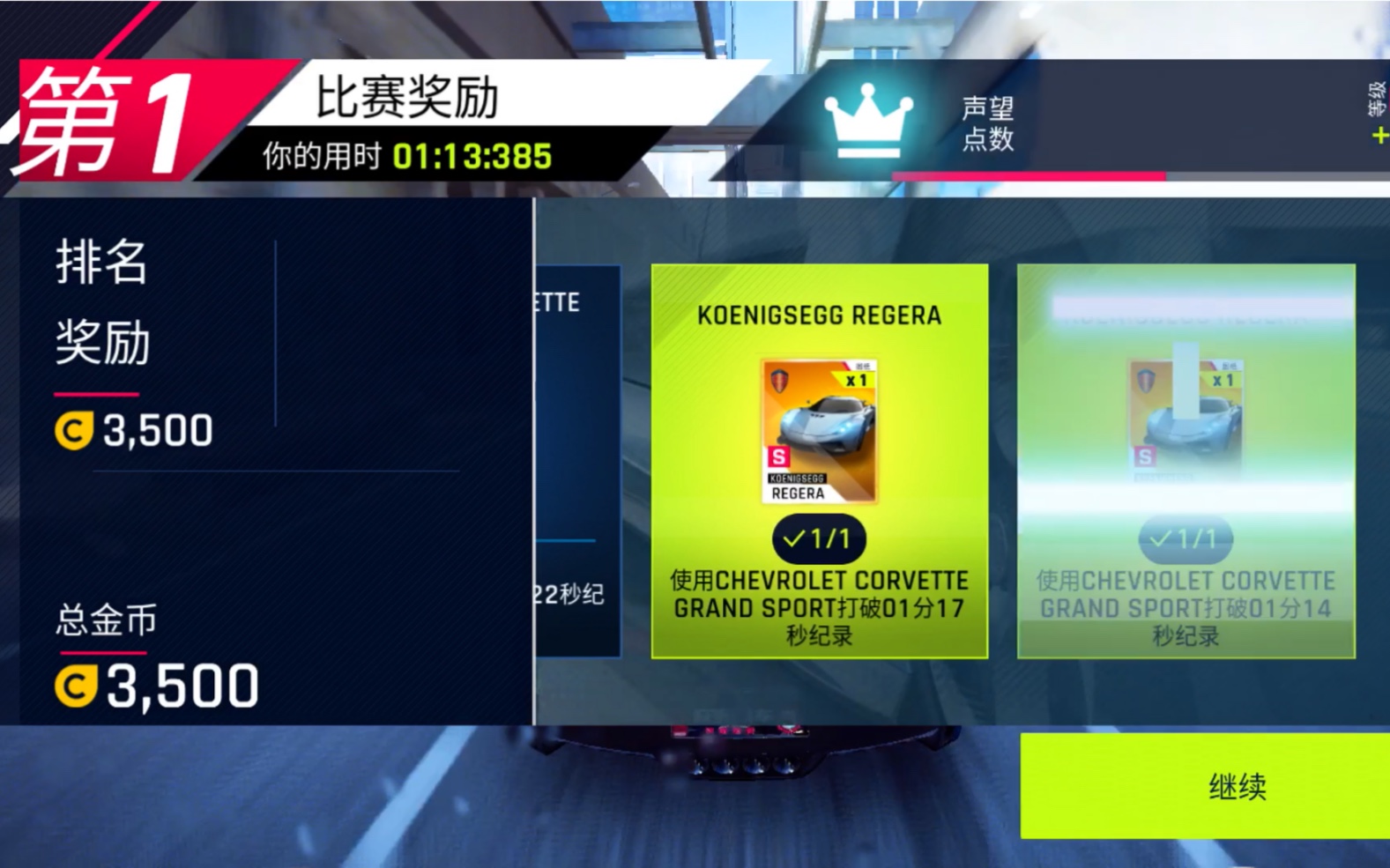The width and height of the screenshot is (1390, 868).
Task: Click the yellow coin icon next to 3,500 reward
Action: (x=76, y=431)
